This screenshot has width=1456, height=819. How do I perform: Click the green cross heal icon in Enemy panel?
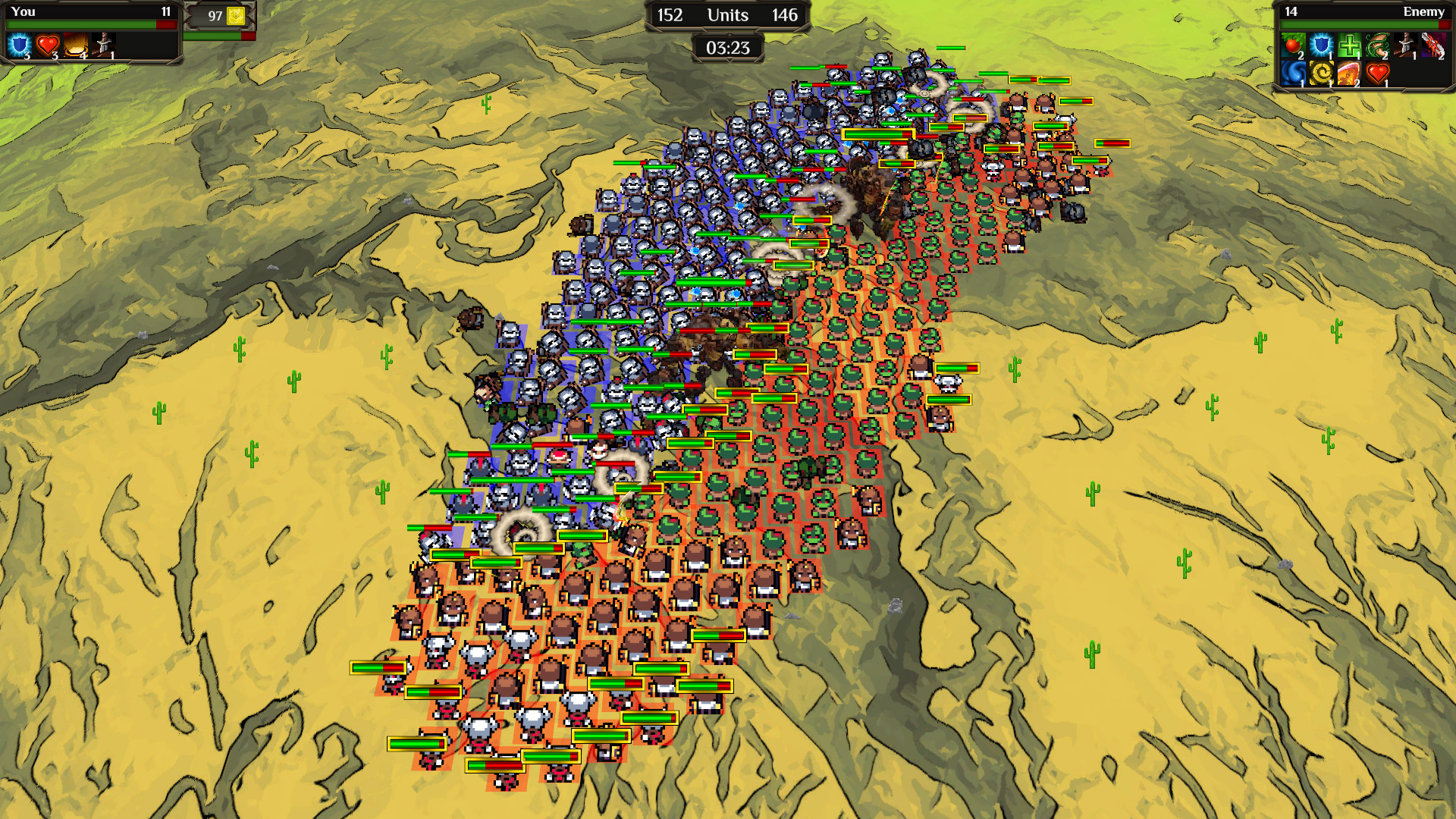(x=1349, y=45)
